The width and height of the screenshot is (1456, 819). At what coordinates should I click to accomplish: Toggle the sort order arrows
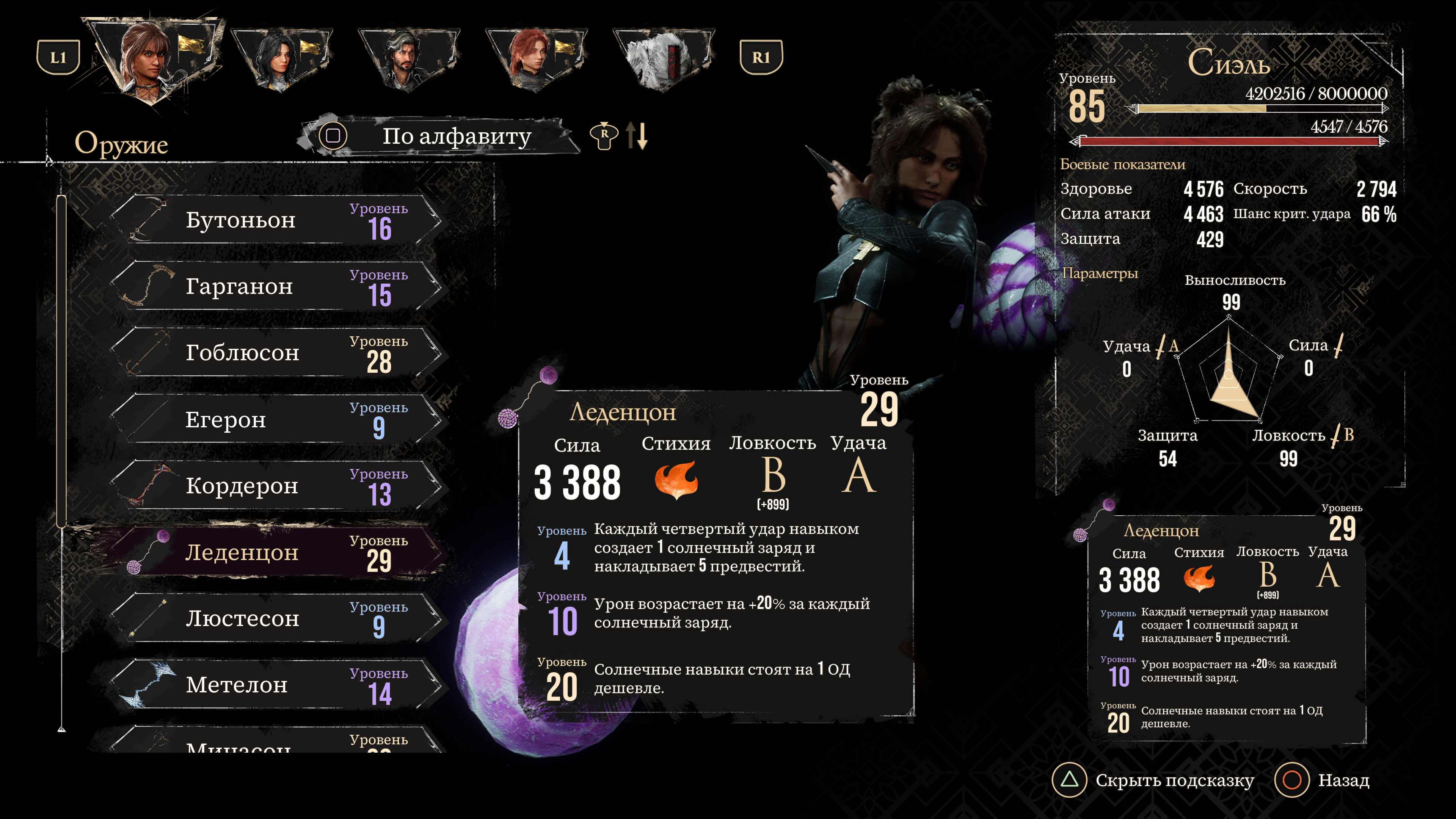[x=637, y=136]
